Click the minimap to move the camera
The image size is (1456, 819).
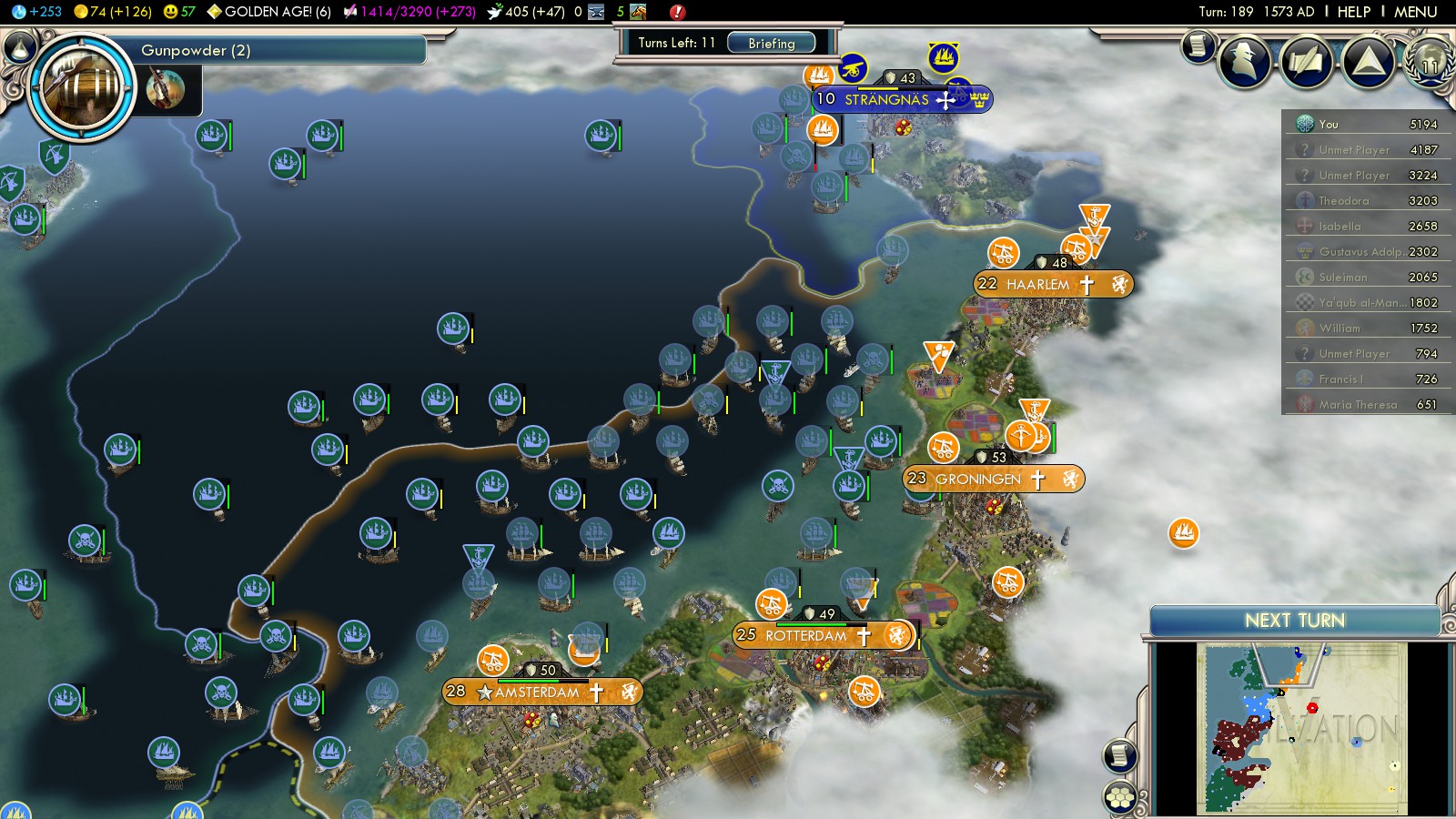coord(1301,728)
